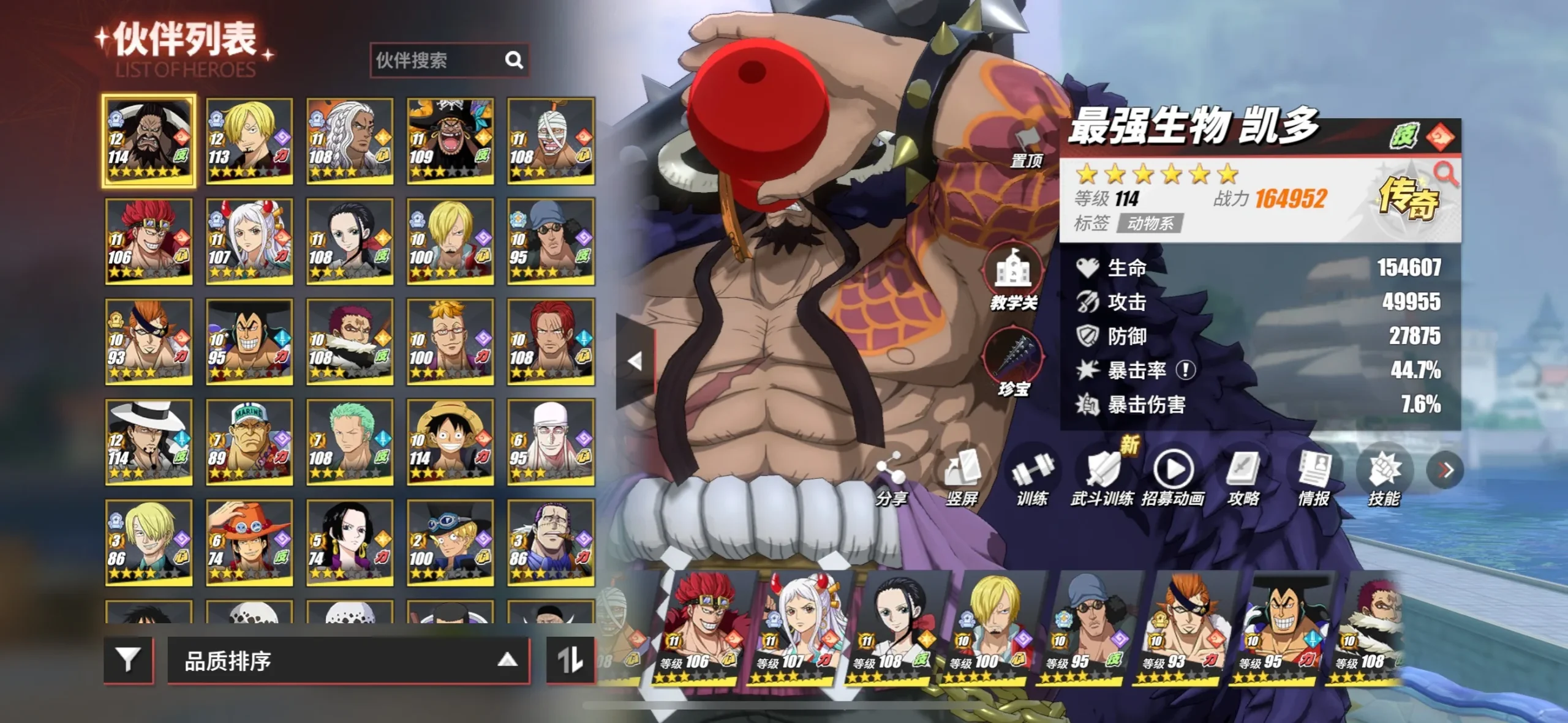1568x723 pixels.
Task: Choose the green-haired Zoro level 108 tile
Action: point(350,442)
